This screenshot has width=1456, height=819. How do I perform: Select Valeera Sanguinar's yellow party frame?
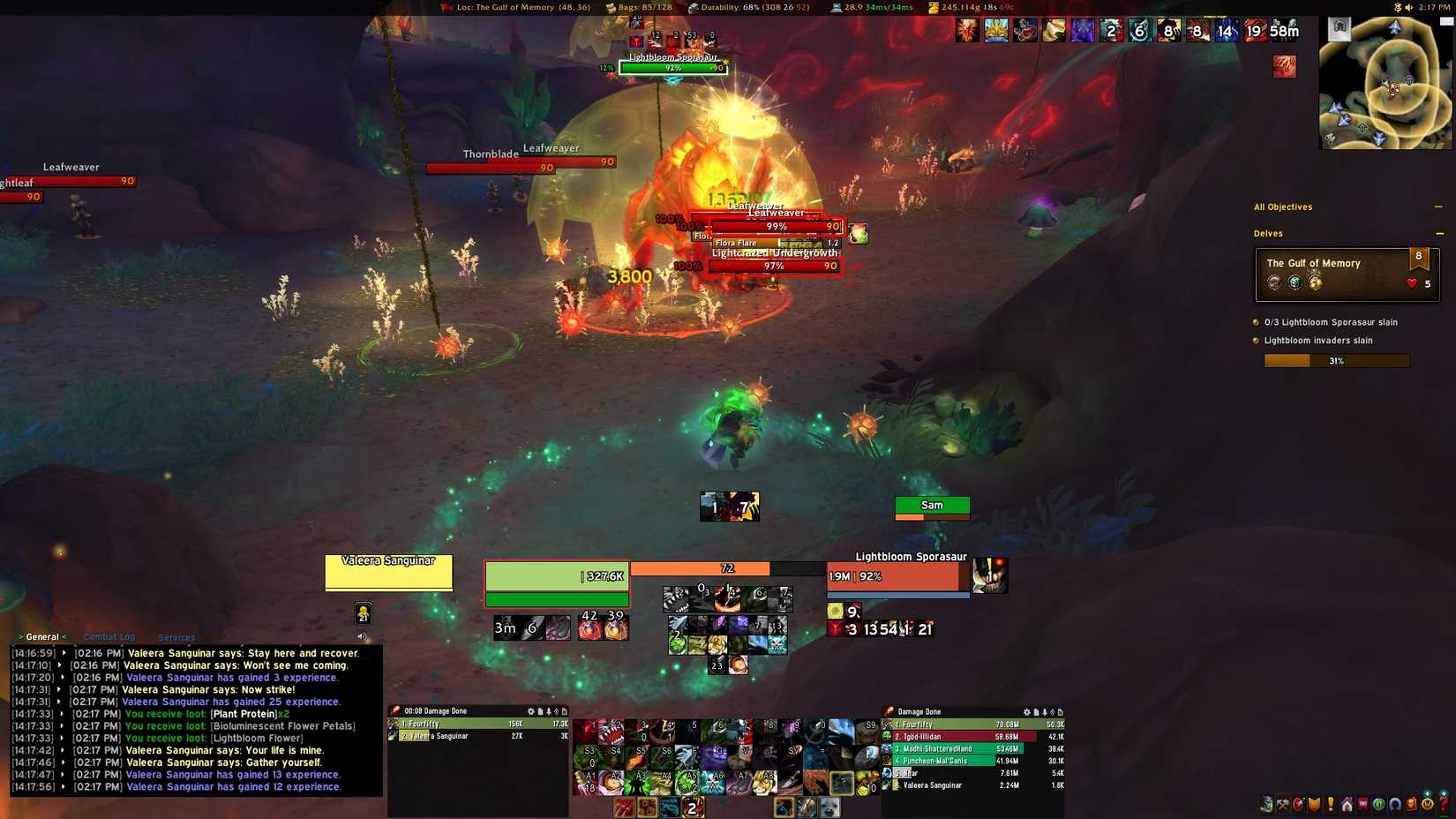388,572
